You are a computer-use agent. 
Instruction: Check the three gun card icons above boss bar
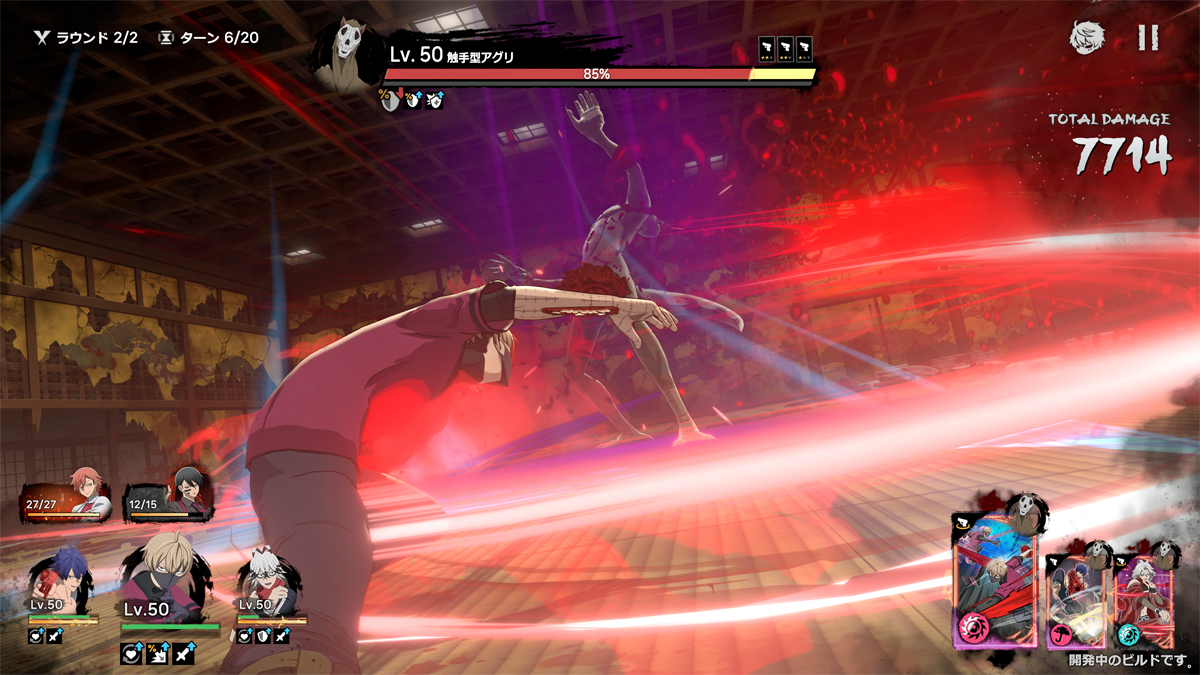click(785, 49)
